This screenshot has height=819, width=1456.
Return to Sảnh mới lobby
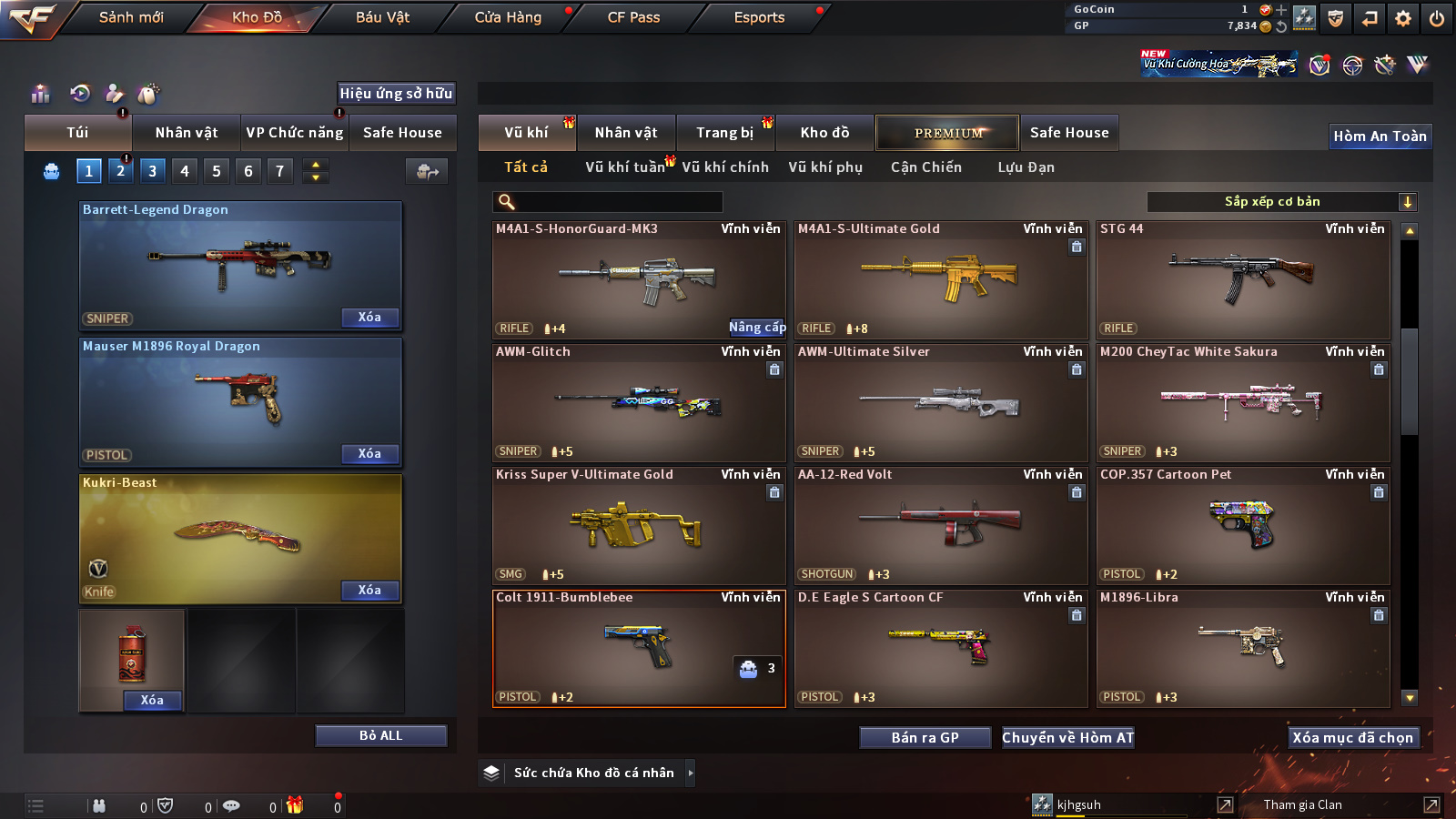pyautogui.click(x=131, y=17)
